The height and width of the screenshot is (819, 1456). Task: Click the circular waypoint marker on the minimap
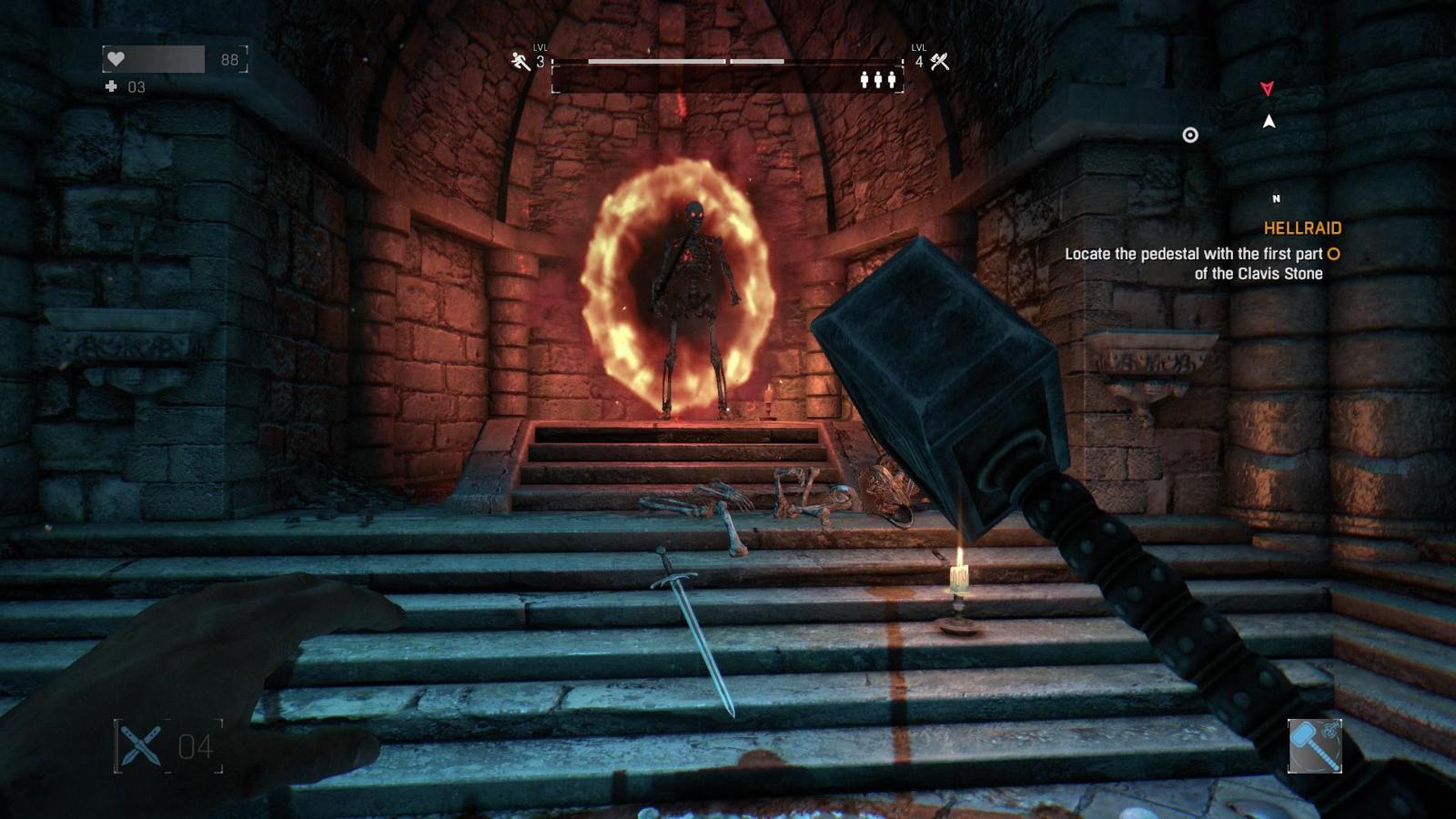click(x=1189, y=135)
